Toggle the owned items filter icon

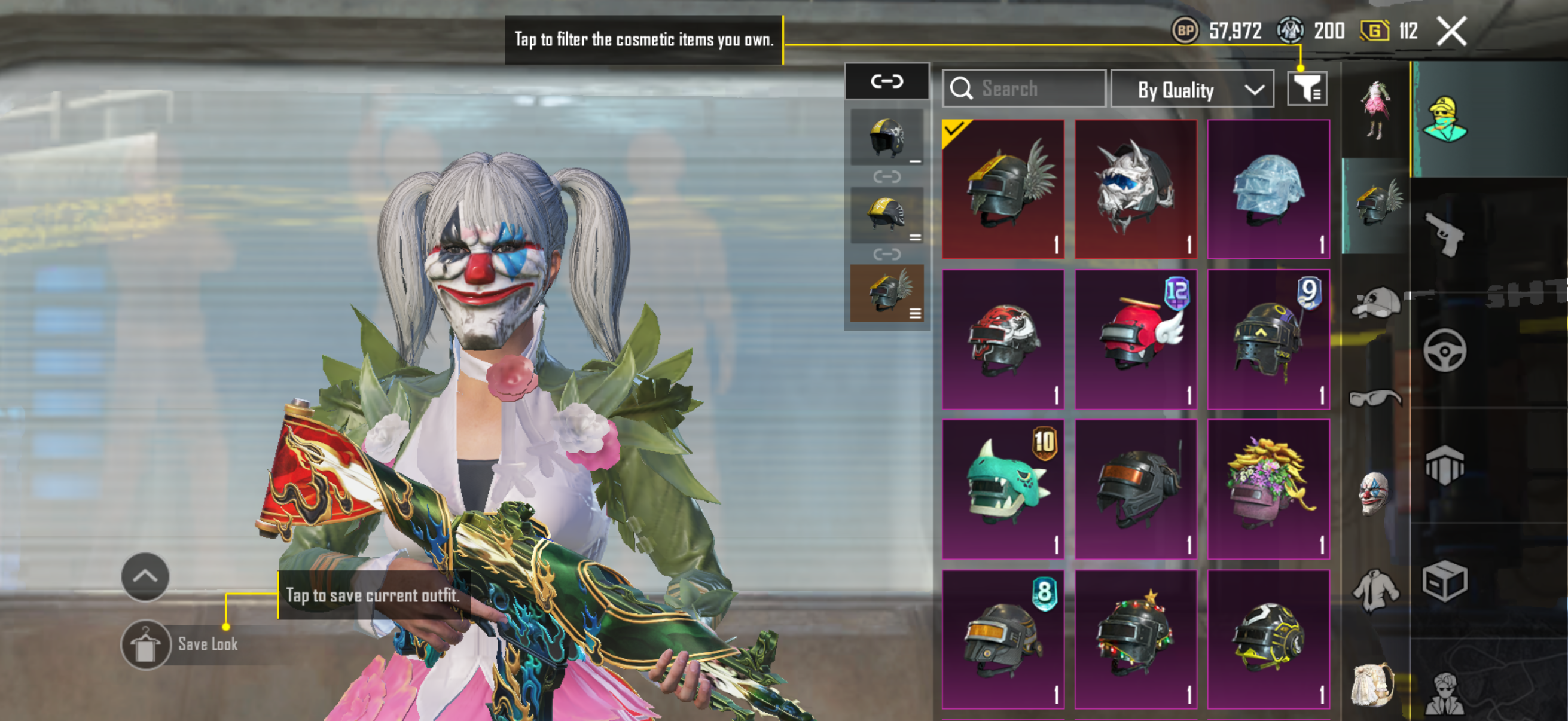click(1307, 90)
